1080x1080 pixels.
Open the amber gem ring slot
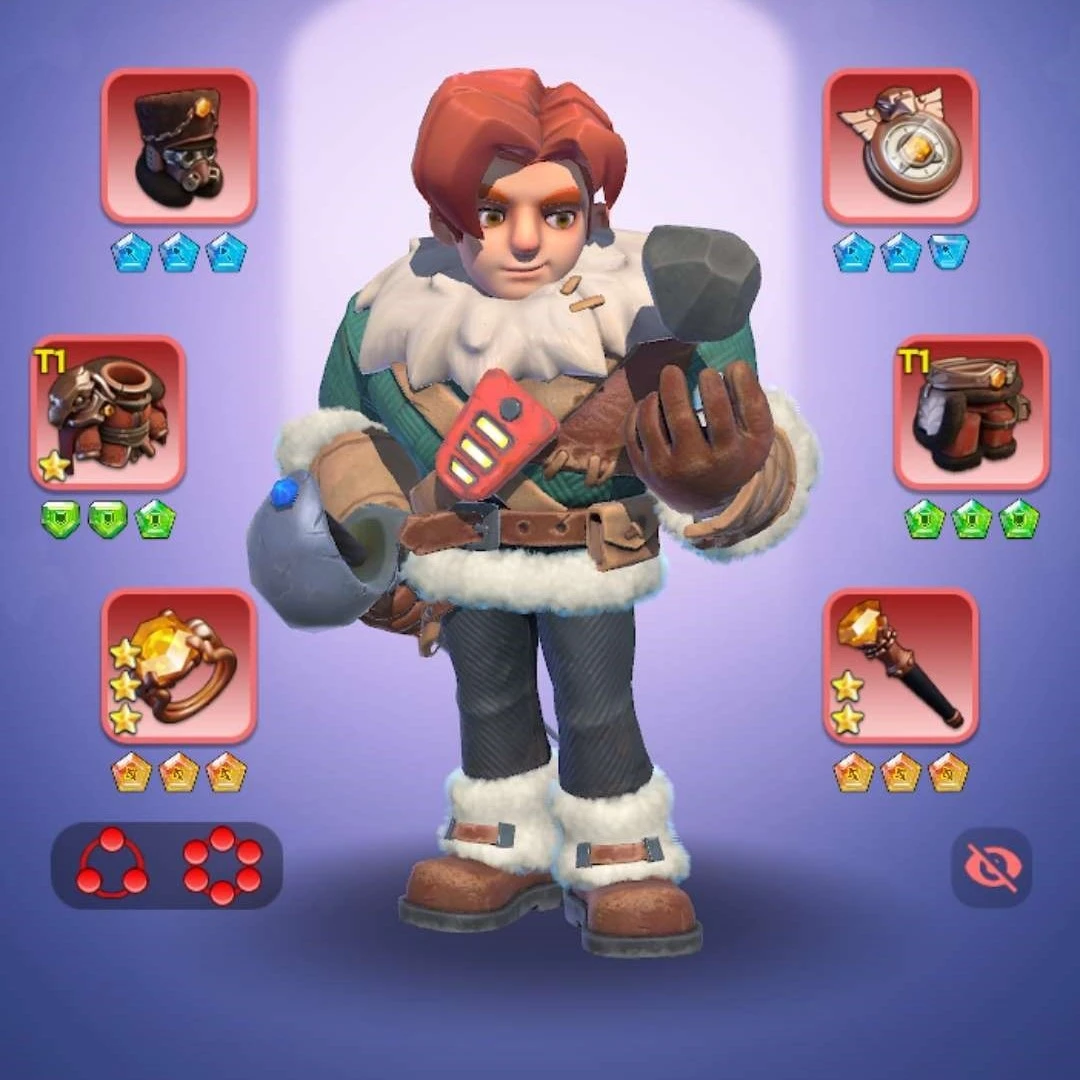179,666
